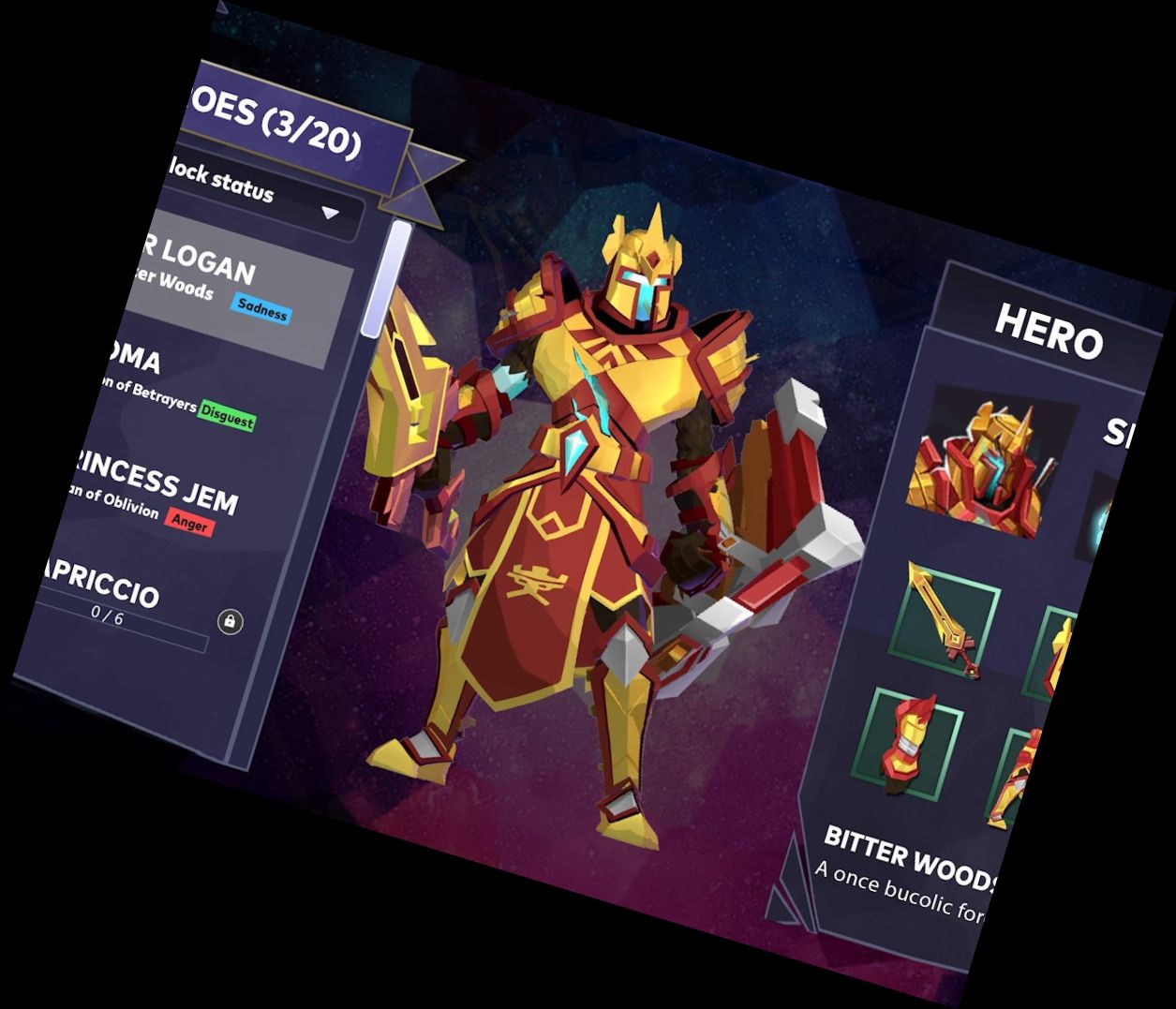The width and height of the screenshot is (1176, 1009).
Task: Click the padlock icon beside Capriccio
Action: [231, 621]
